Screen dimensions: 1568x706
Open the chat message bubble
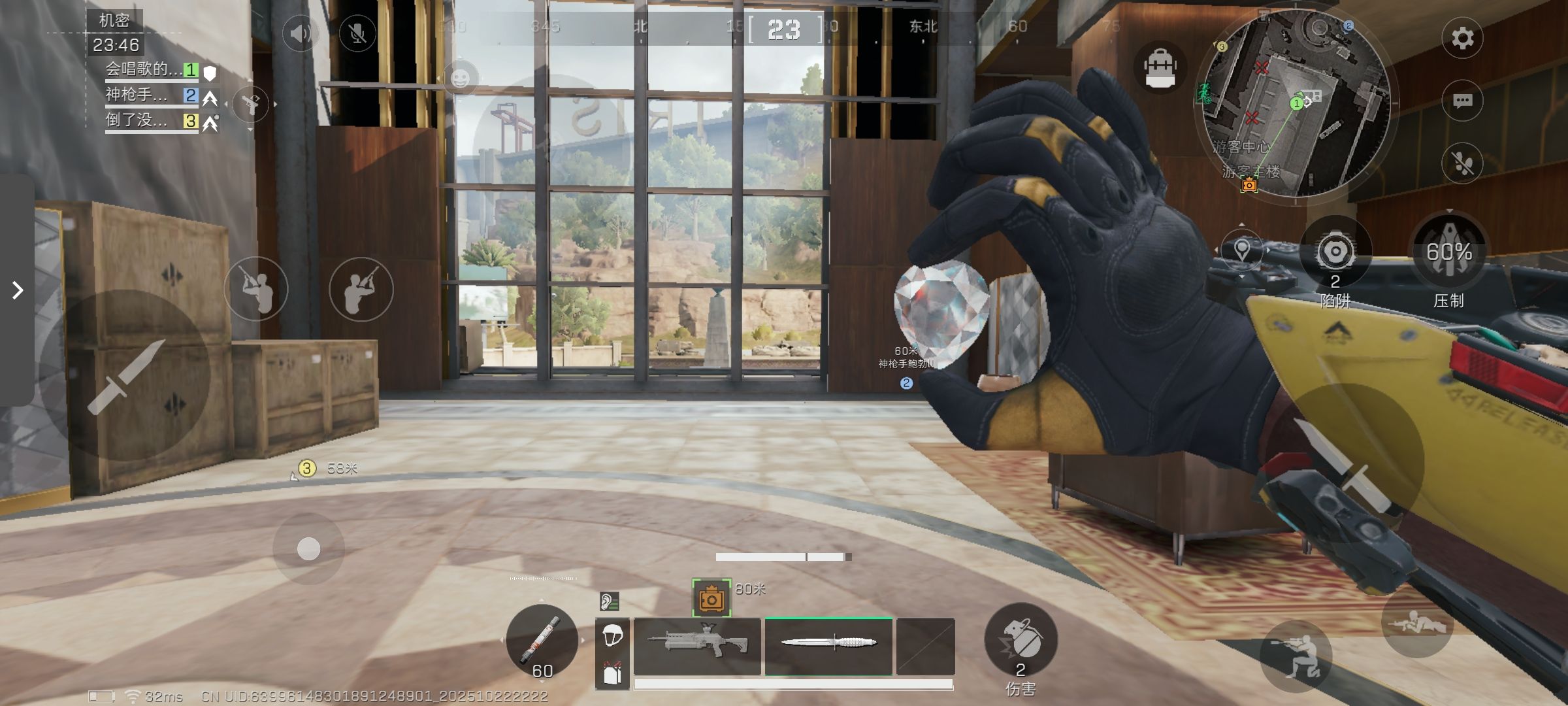pyautogui.click(x=1462, y=101)
